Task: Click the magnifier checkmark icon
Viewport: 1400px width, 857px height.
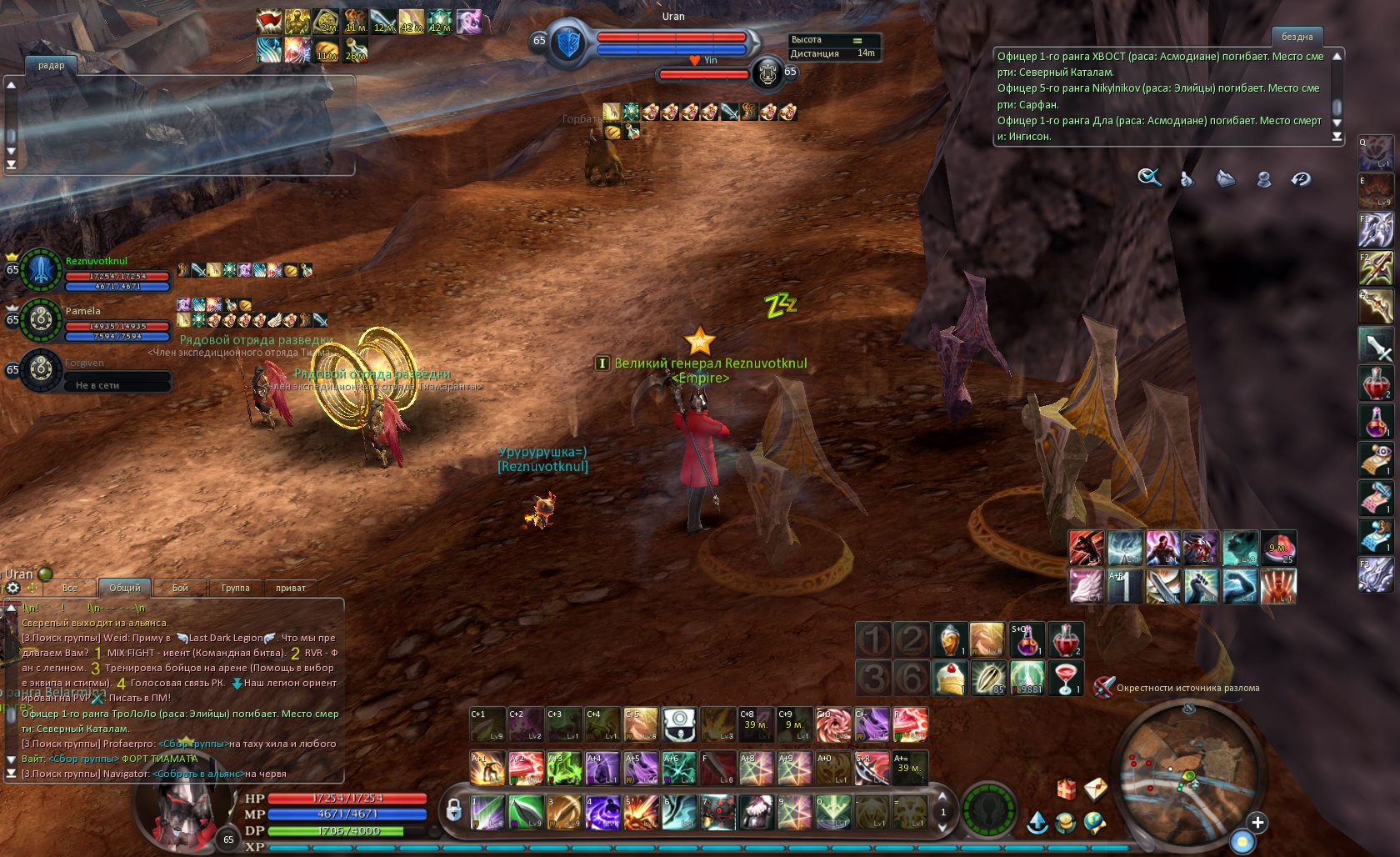Action: pyautogui.click(x=1149, y=178)
